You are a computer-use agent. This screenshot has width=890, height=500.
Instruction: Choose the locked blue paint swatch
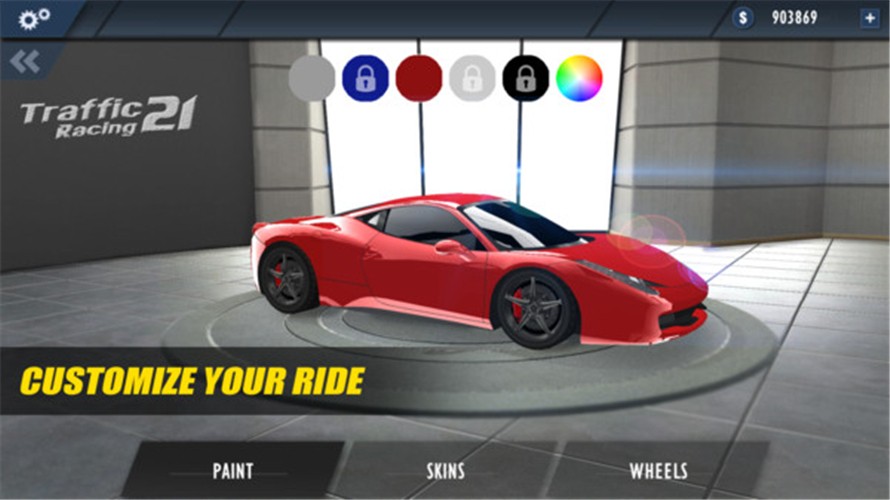tap(365, 78)
